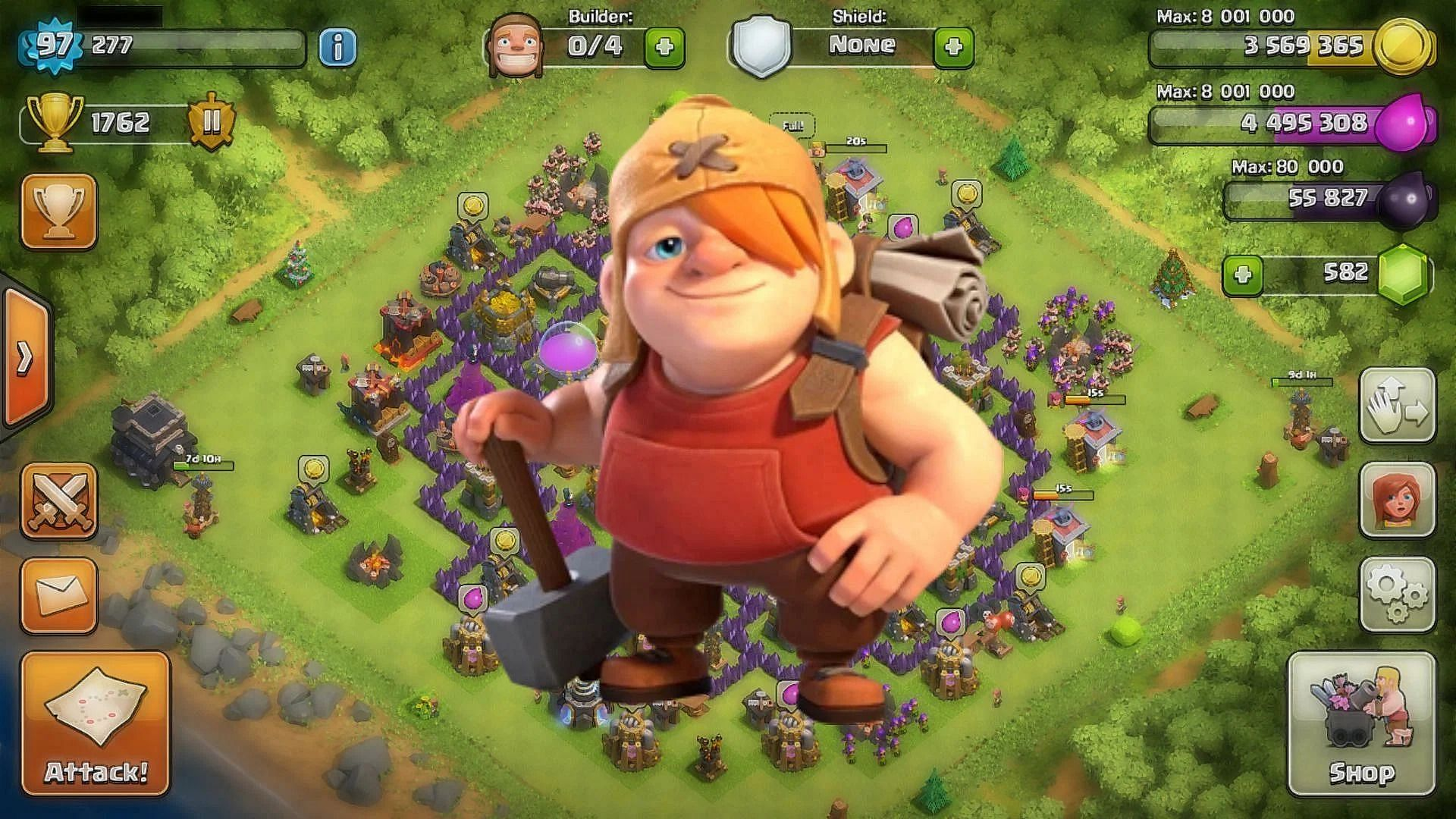Add a builder with the green plus
Screen dimensions: 1456x819
[x=664, y=47]
